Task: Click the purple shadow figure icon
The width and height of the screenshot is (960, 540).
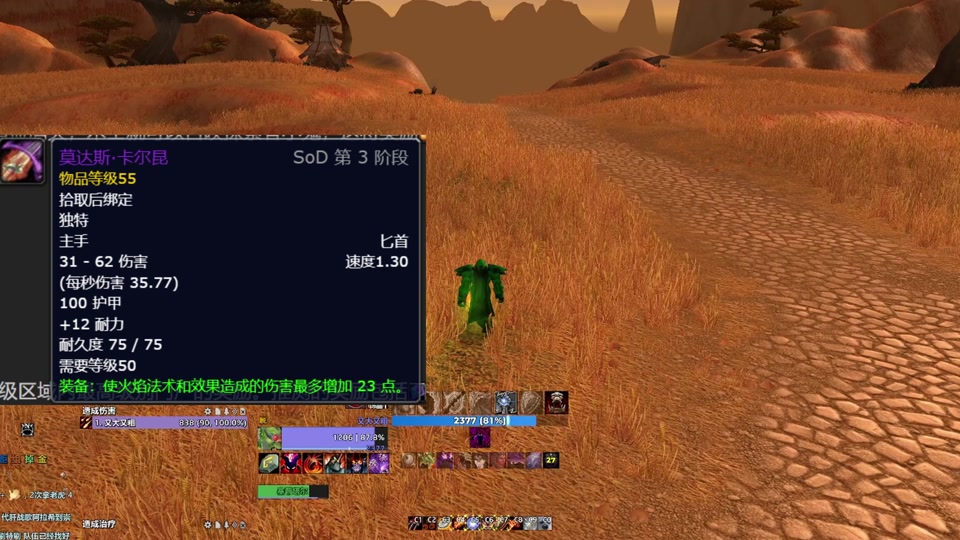Action: pos(480,438)
